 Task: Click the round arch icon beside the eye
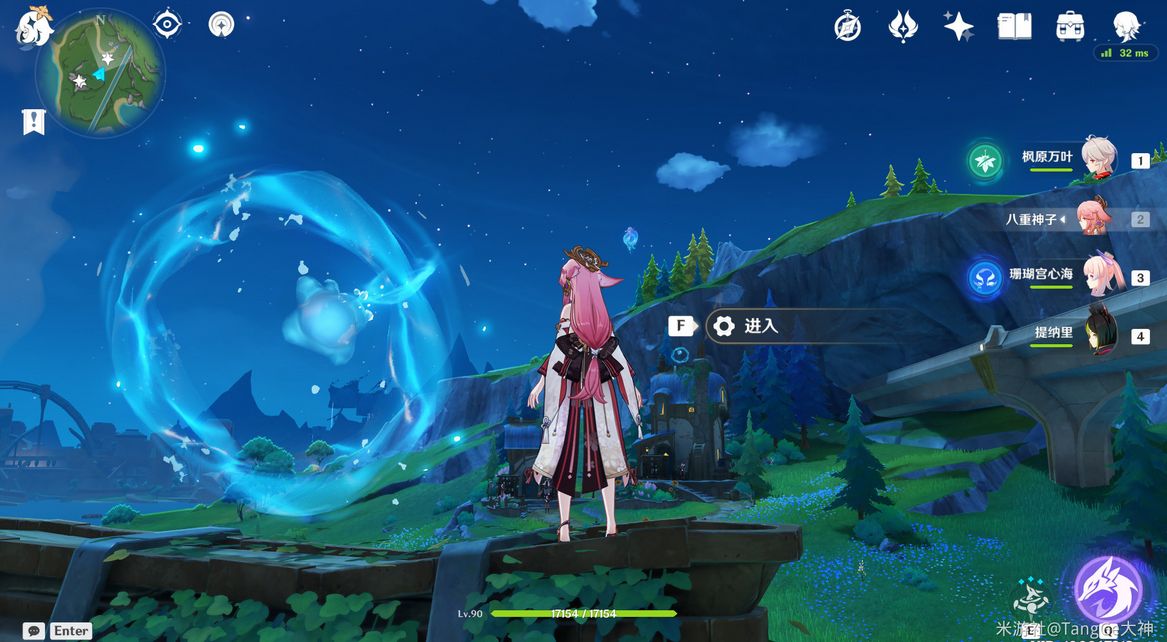click(221, 24)
